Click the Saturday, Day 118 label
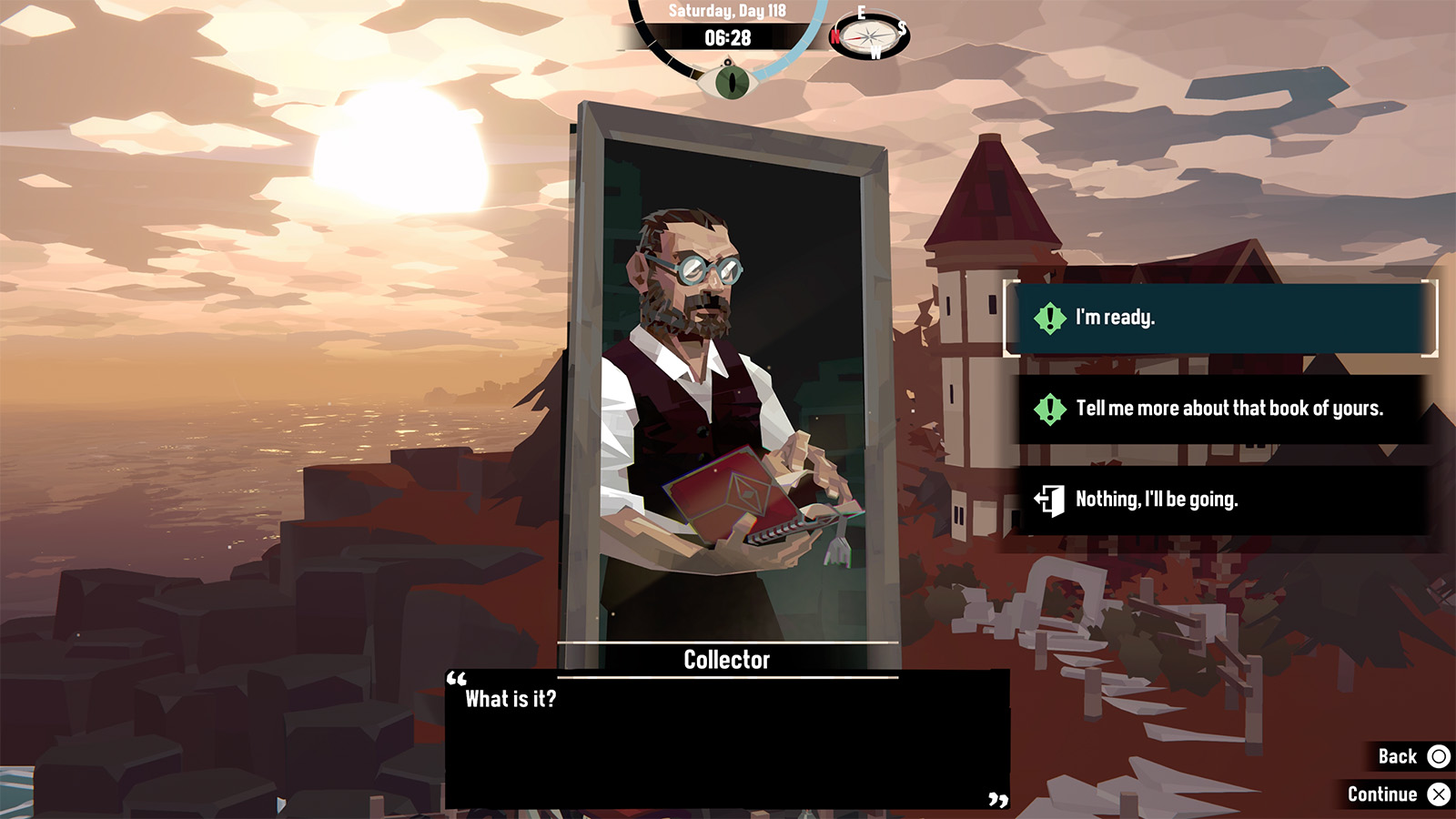The image size is (1456, 819). point(727,13)
